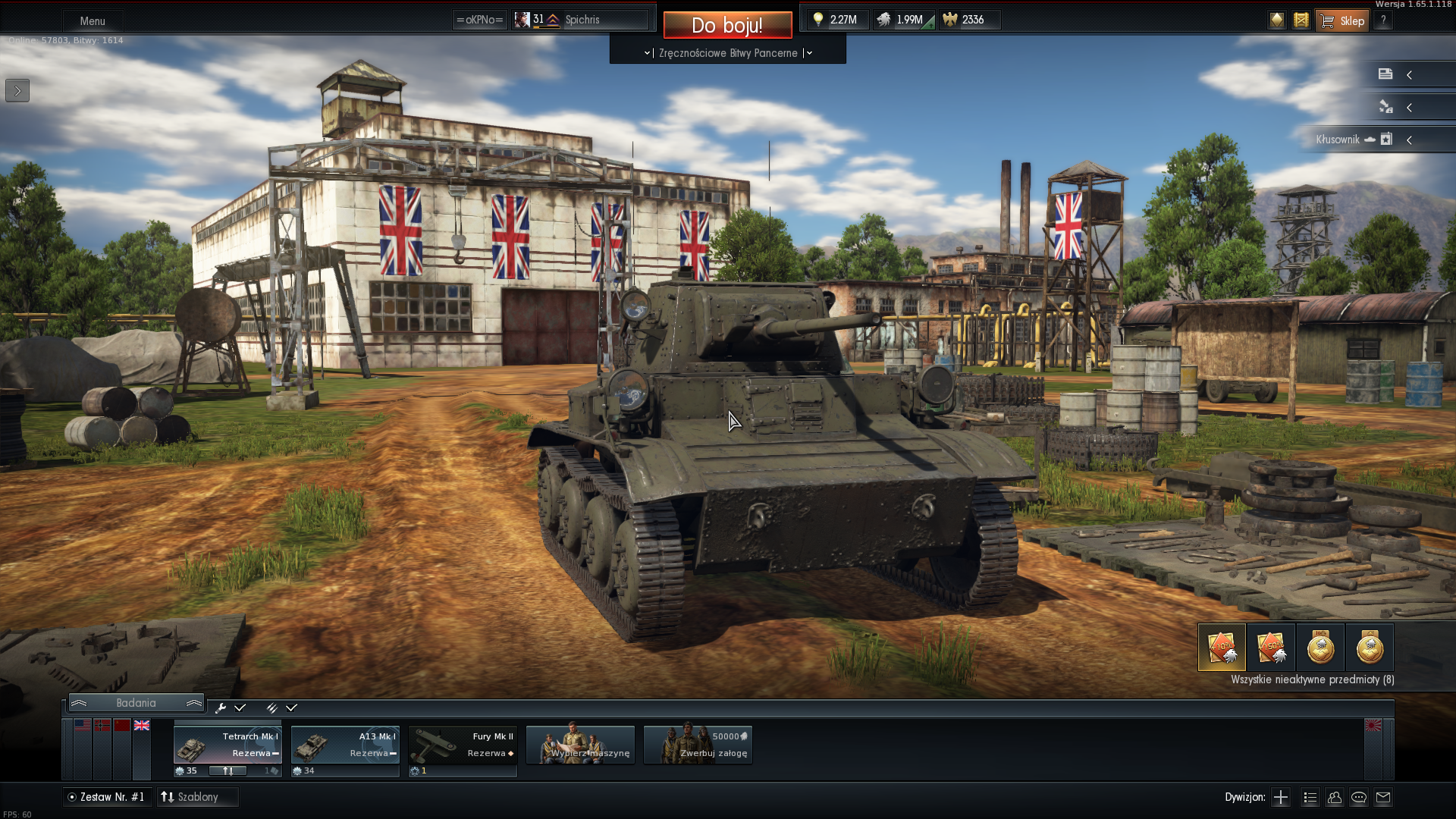Select the A13 Mk I crew slot
Viewport: 1456px width, 819px height.
click(x=345, y=745)
